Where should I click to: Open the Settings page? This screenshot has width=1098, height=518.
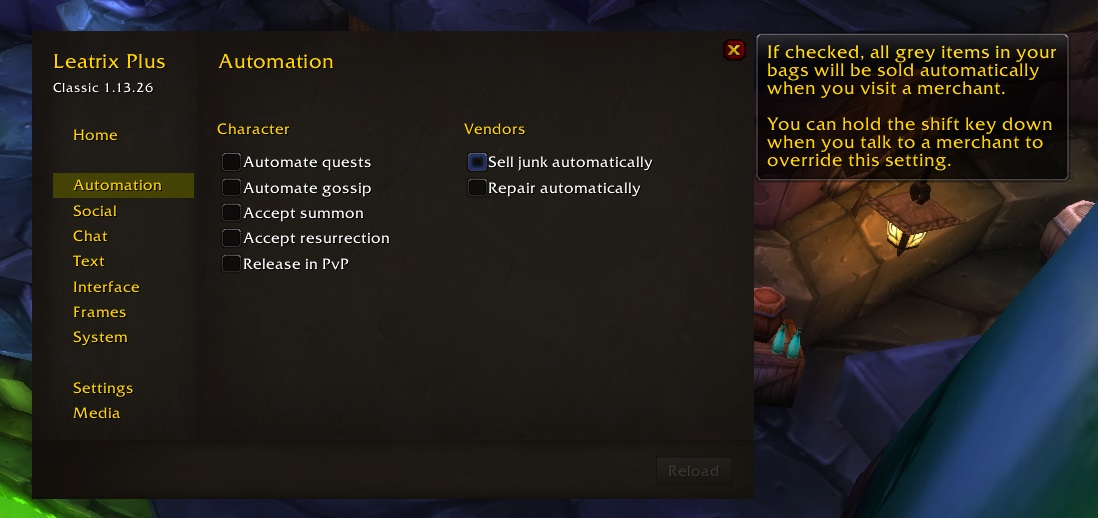[103, 388]
